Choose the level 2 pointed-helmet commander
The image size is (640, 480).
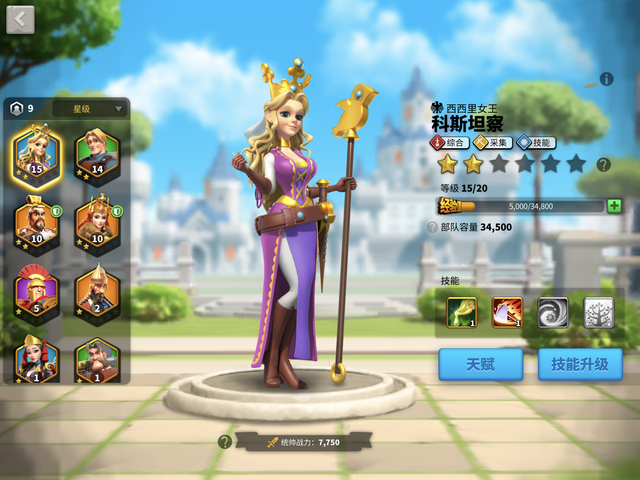[x=96, y=293]
